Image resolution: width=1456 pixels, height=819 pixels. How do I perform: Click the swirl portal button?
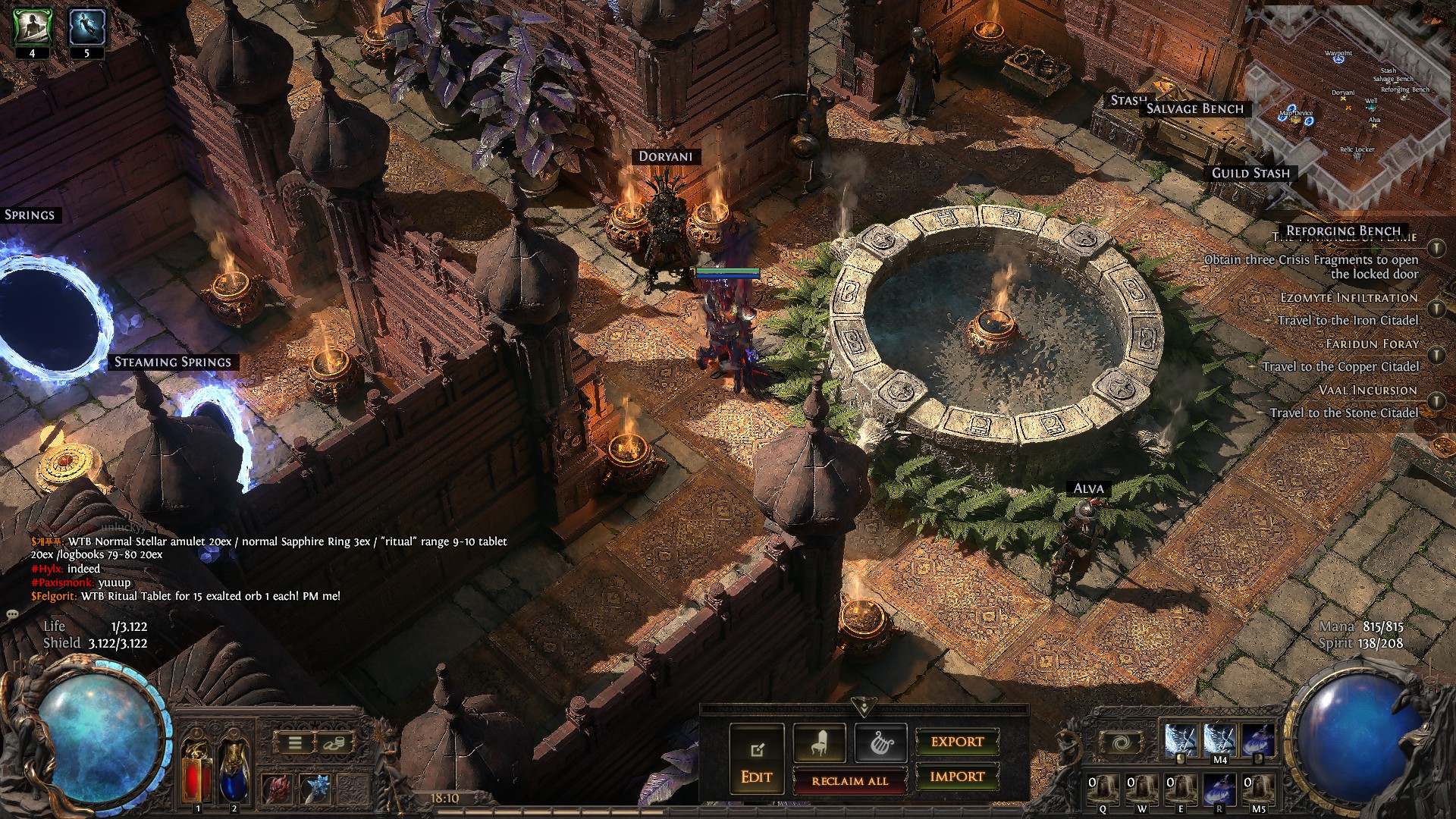(x=1122, y=743)
